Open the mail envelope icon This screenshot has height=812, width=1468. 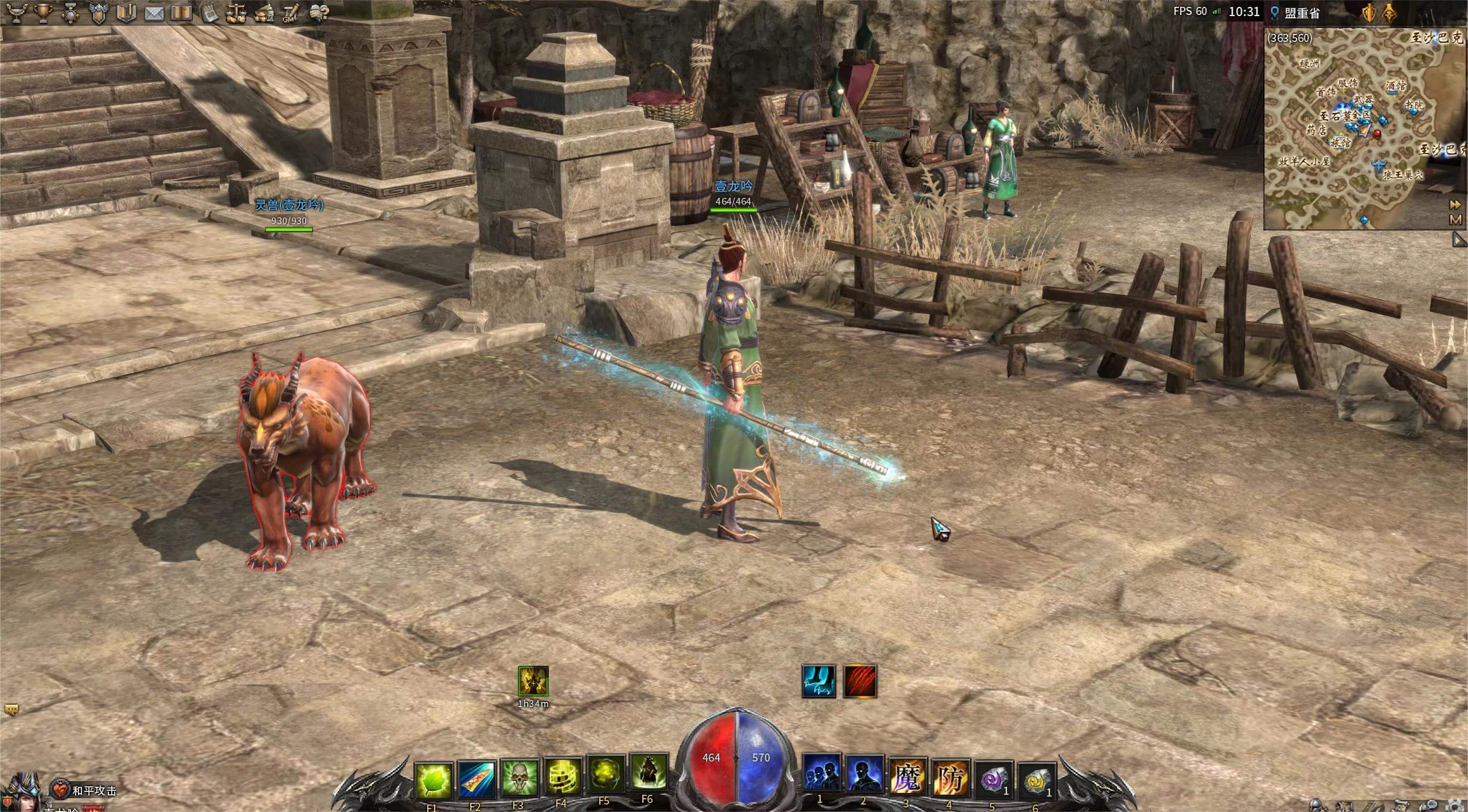[x=154, y=13]
